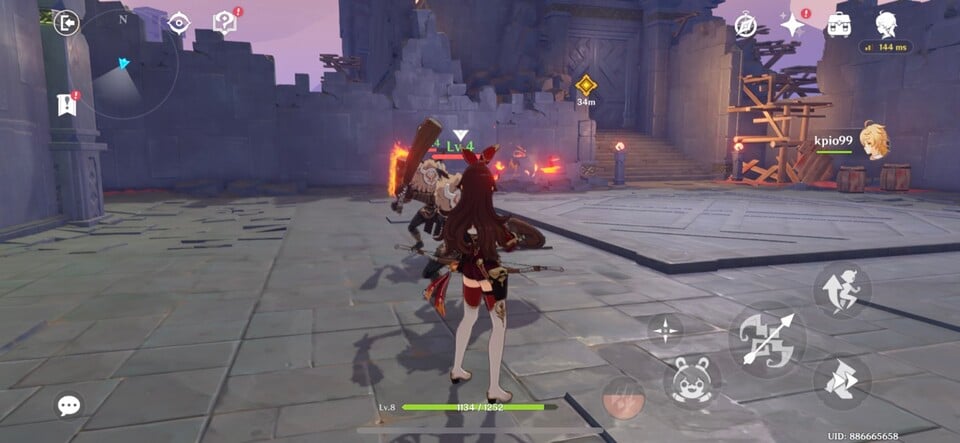Trigger the red elemental burst button
Viewport: 960px width, 443px height.
click(623, 398)
